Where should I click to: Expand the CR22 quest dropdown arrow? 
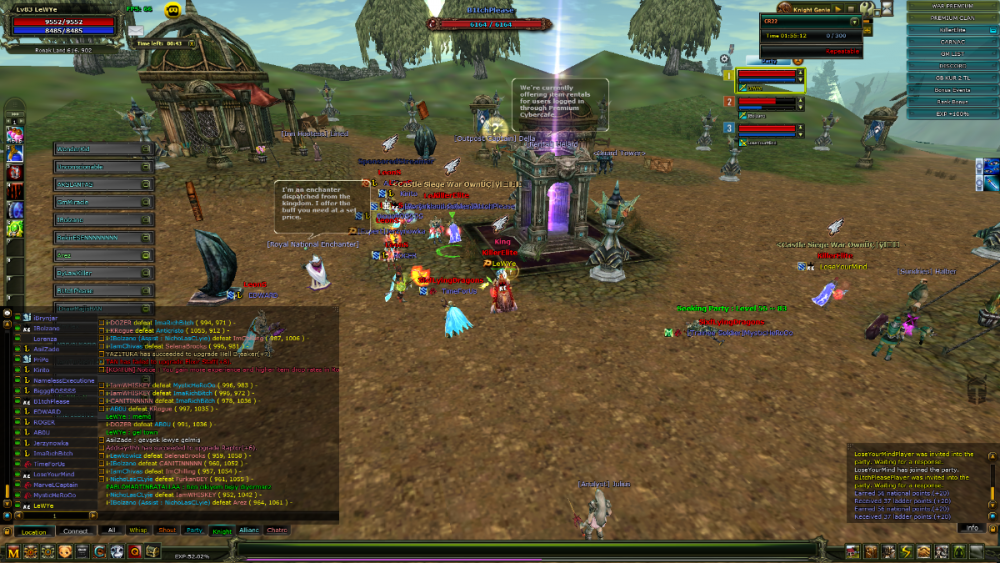pos(854,21)
